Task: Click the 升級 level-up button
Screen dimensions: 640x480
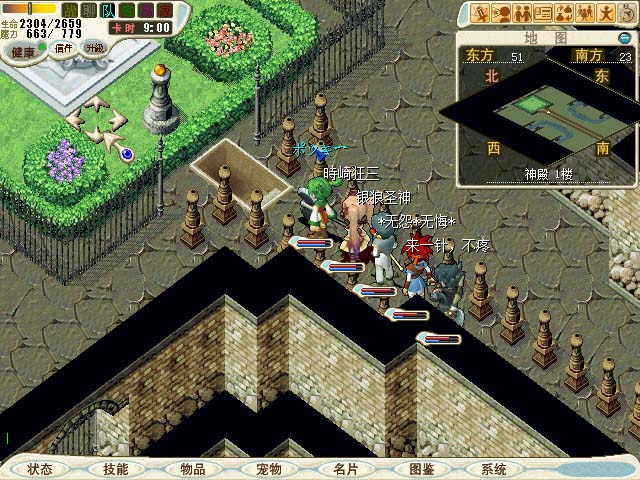Action: click(x=95, y=47)
